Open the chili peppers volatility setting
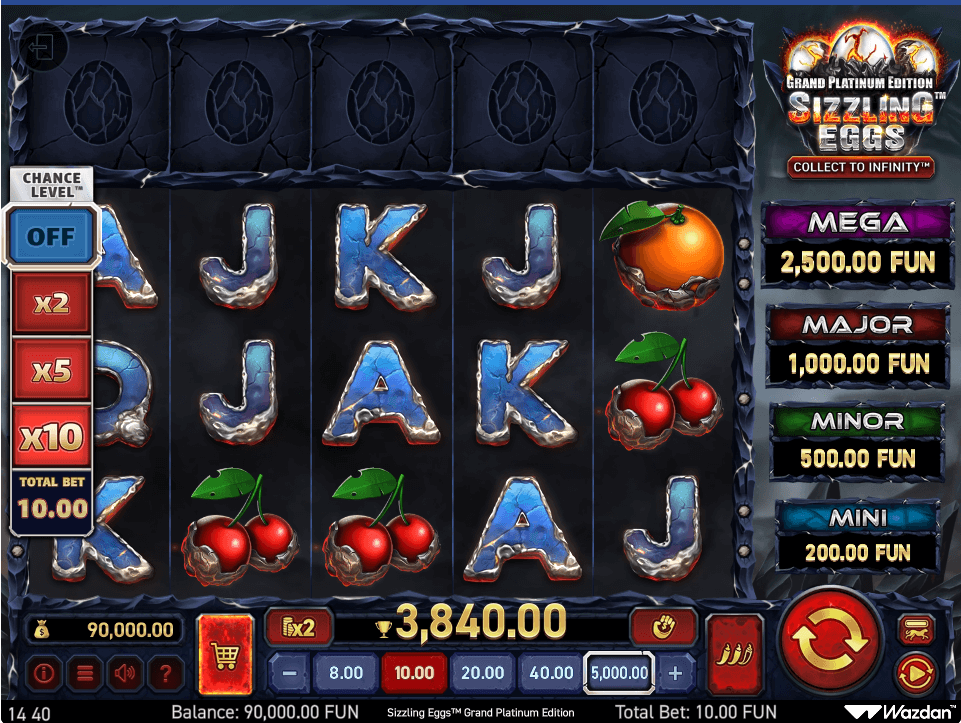The width and height of the screenshot is (961, 723). (733, 654)
